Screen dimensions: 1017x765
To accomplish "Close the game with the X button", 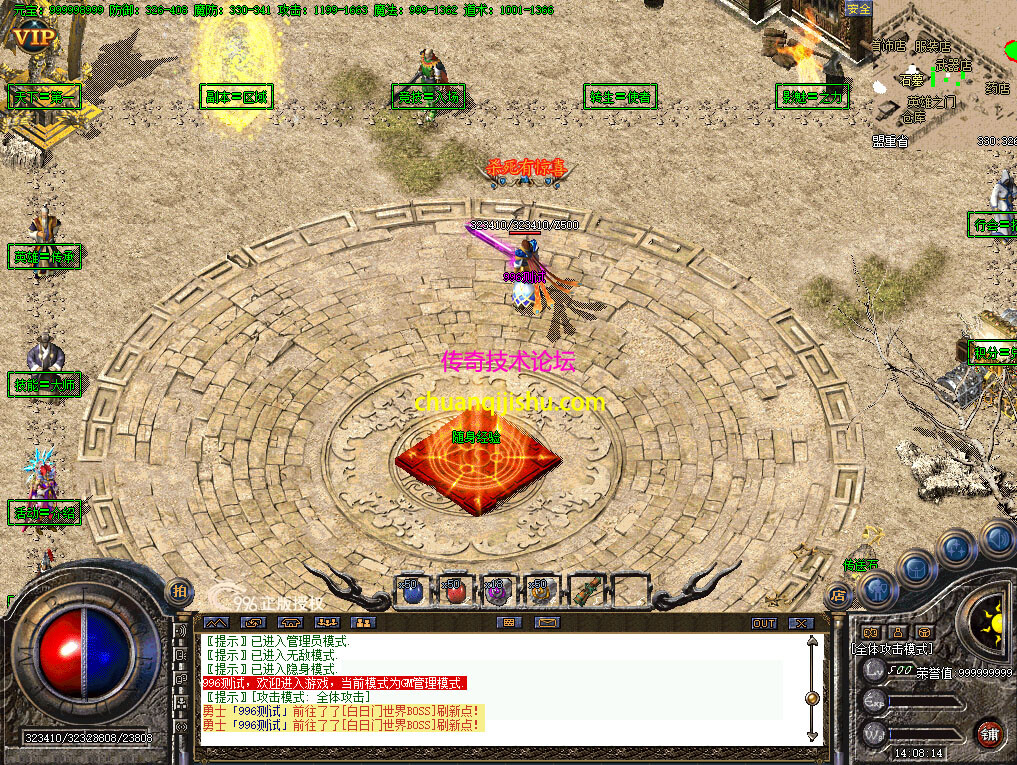I will coord(801,623).
